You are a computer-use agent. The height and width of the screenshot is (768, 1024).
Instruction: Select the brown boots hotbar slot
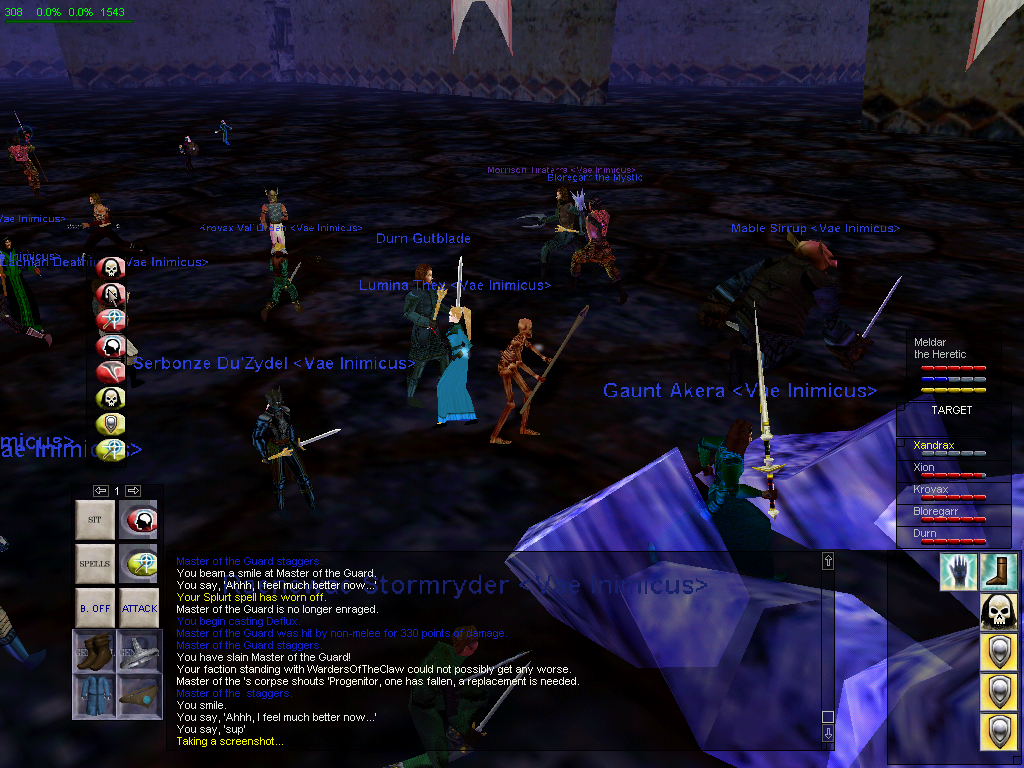(95, 651)
